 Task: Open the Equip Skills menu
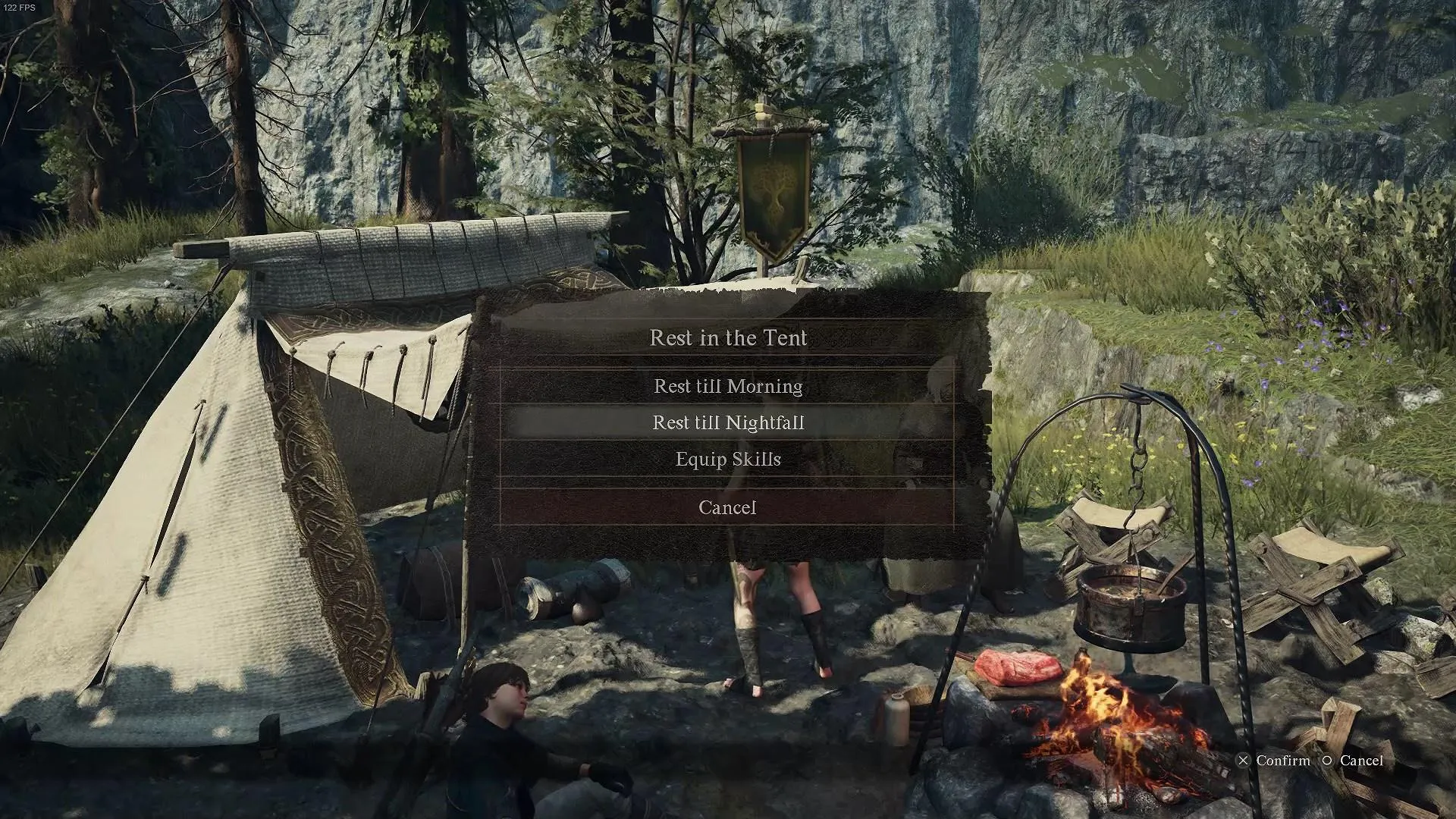pos(728,460)
